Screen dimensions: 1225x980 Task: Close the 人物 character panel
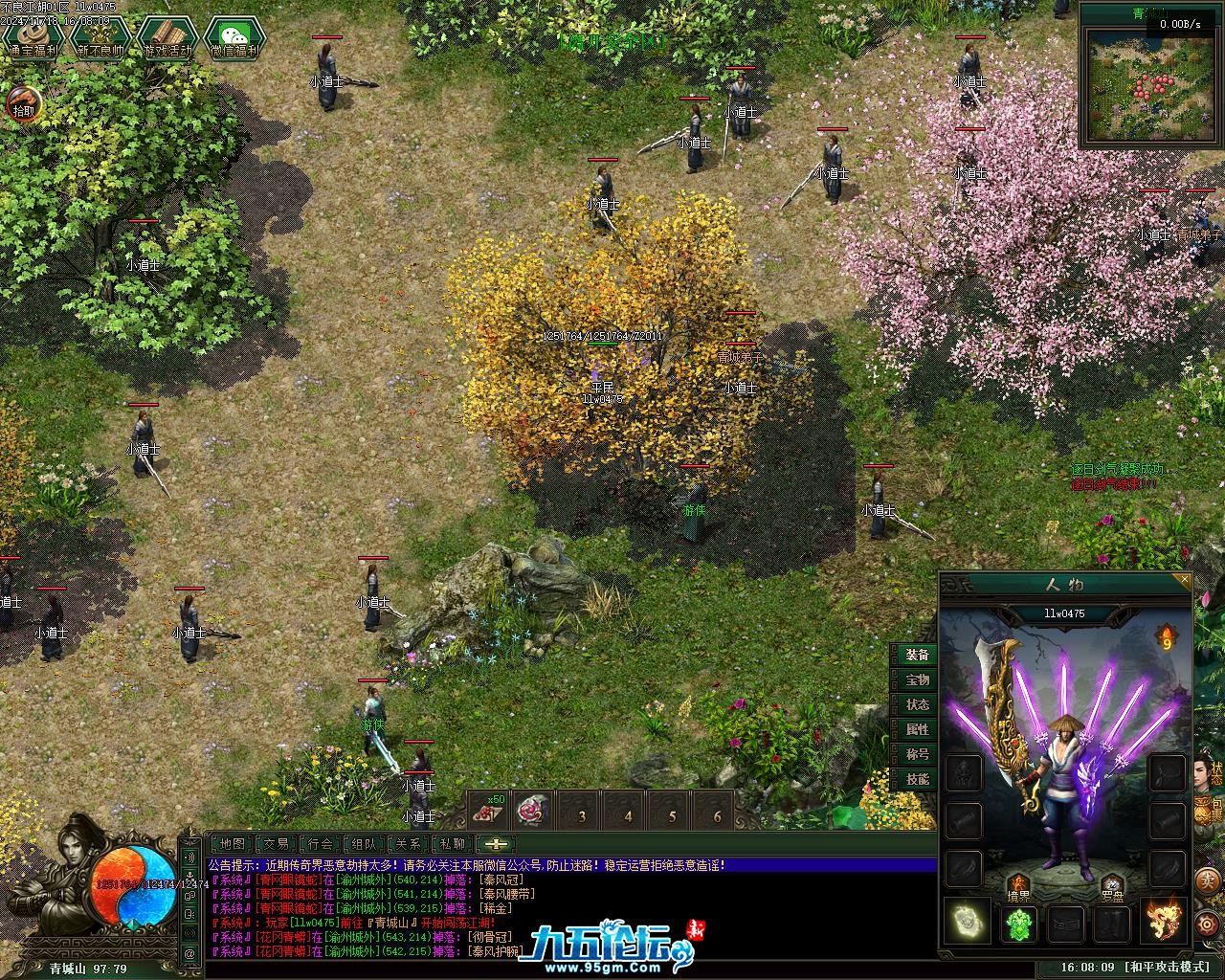[x=1185, y=580]
